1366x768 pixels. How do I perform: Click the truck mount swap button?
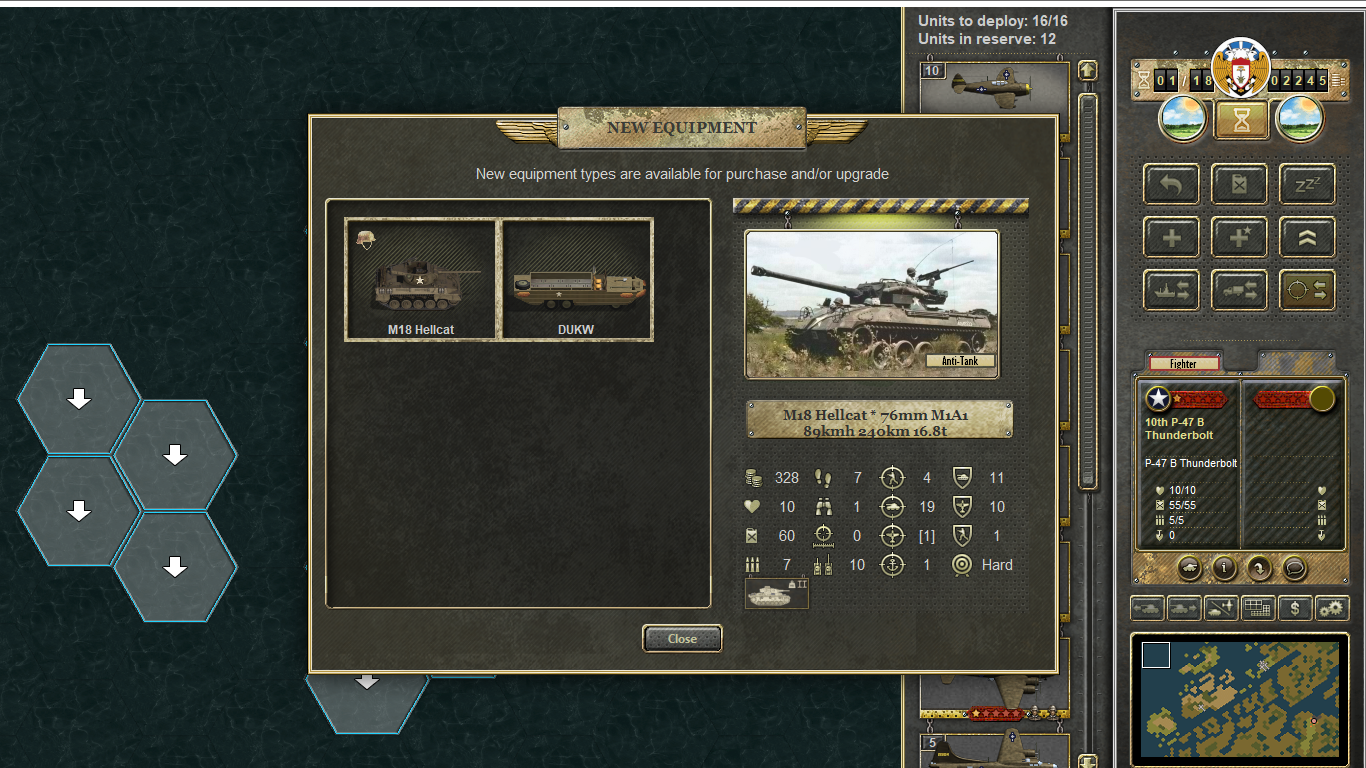(x=1240, y=290)
